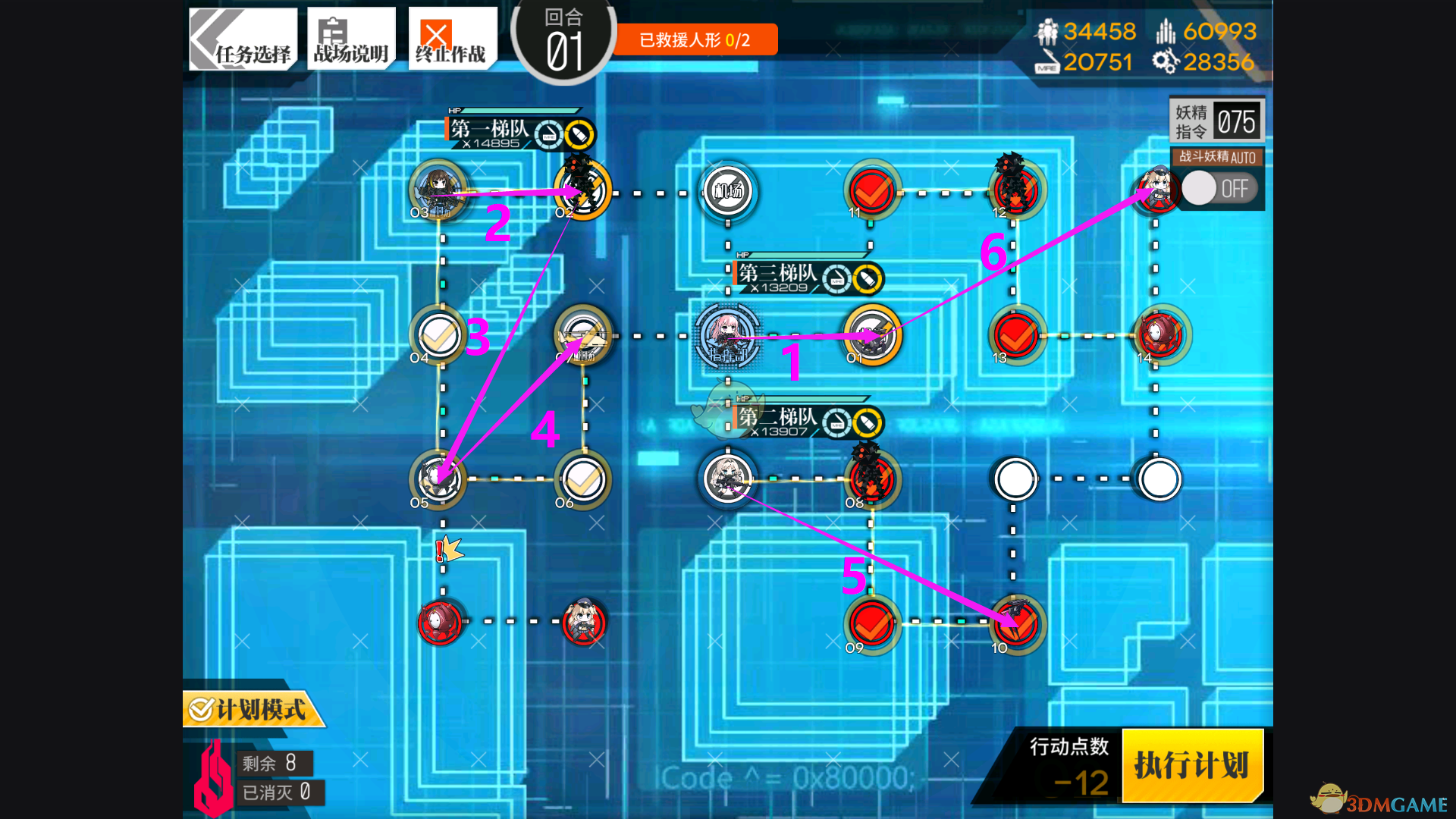Terminate the operation (终止作战)
Viewport: 1456px width, 819px height.
[x=452, y=39]
